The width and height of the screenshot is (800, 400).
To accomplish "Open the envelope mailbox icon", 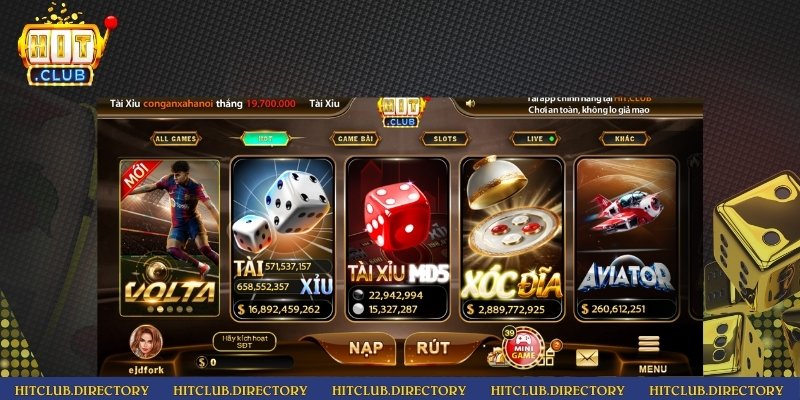I will pos(585,356).
